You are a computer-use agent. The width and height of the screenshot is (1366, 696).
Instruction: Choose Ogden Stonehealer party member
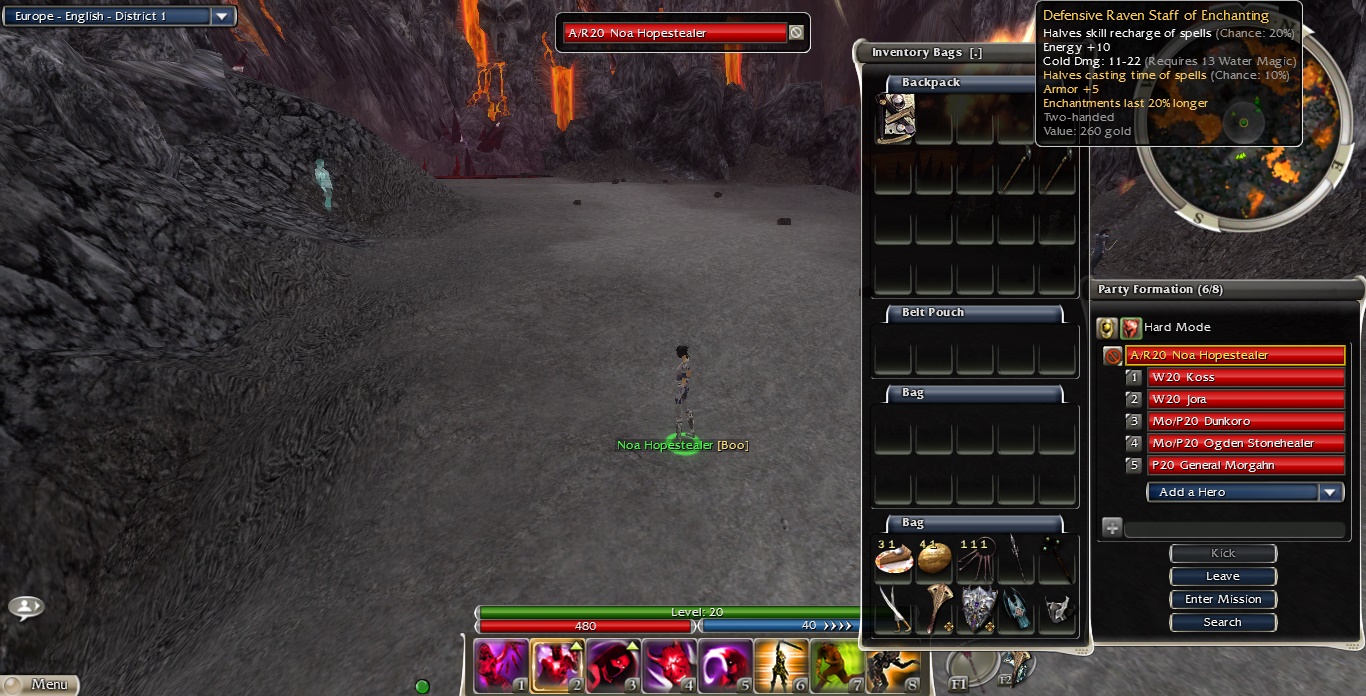[x=1244, y=443]
